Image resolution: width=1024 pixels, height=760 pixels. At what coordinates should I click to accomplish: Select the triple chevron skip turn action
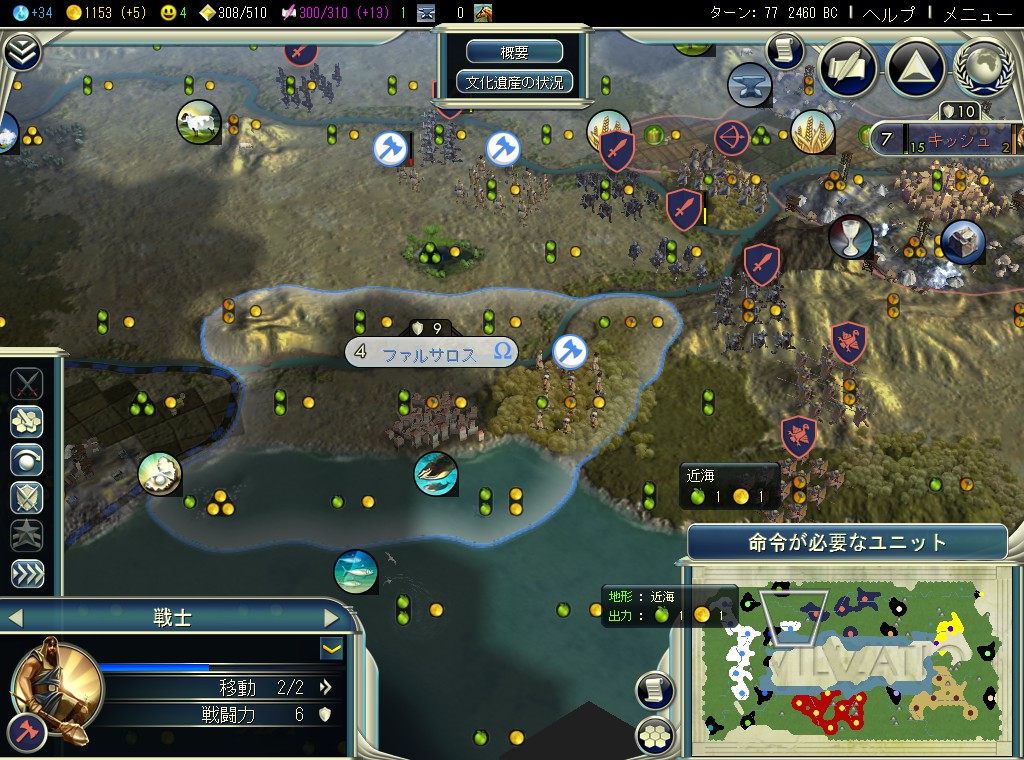click(x=26, y=573)
